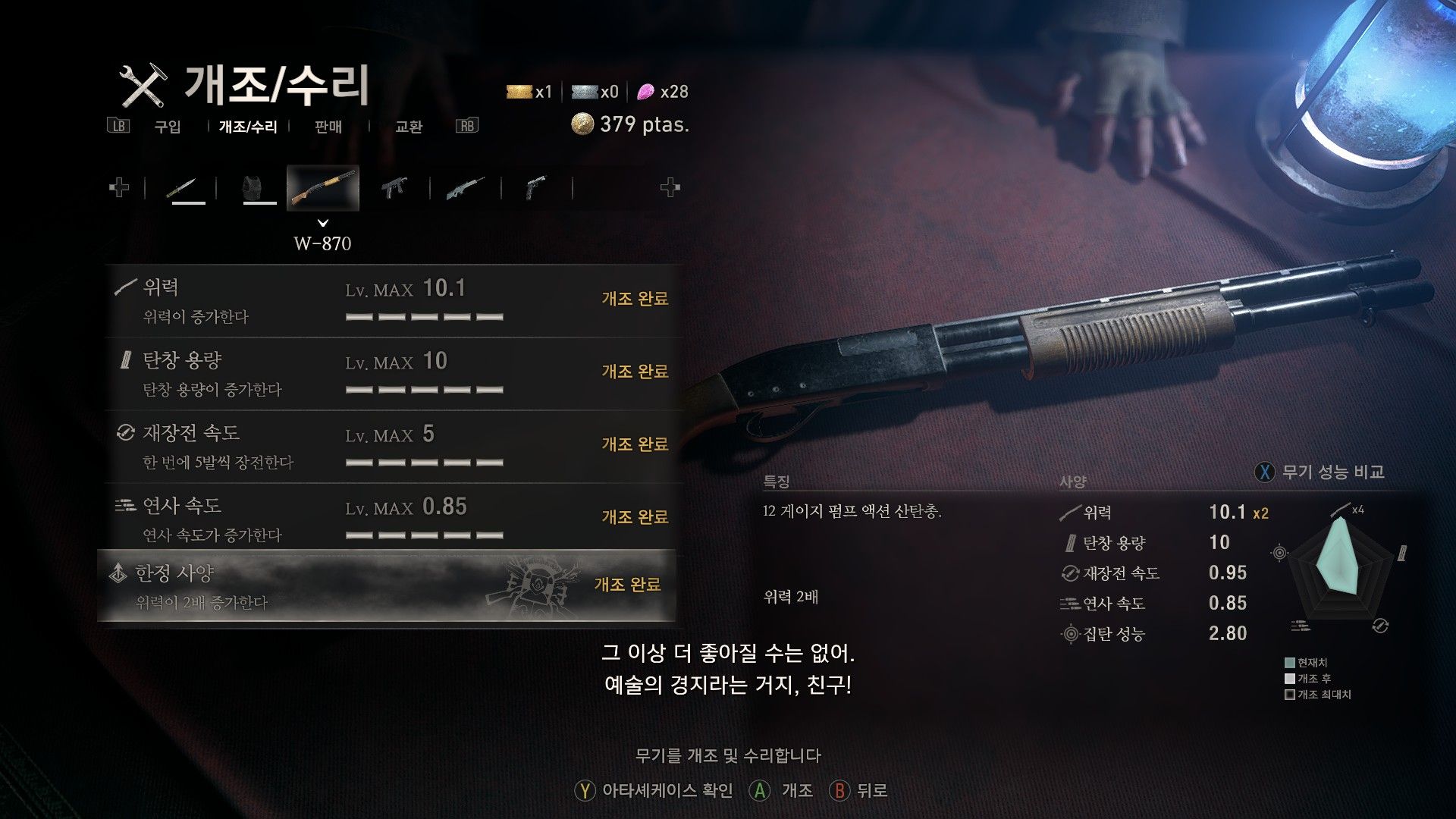1456x819 pixels.
Task: Click the left arrow to cycle weapons
Action: [118, 186]
